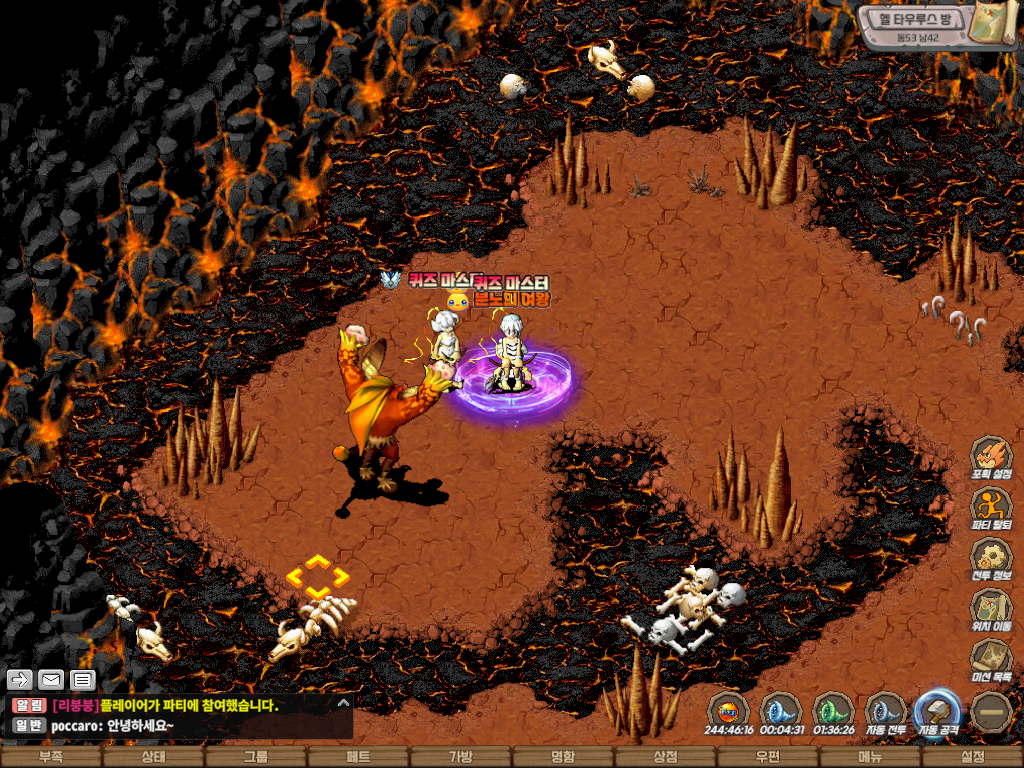Viewport: 1024px width, 768px height.
Task: Open the 상태 (status) panel
Action: pyautogui.click(x=153, y=757)
